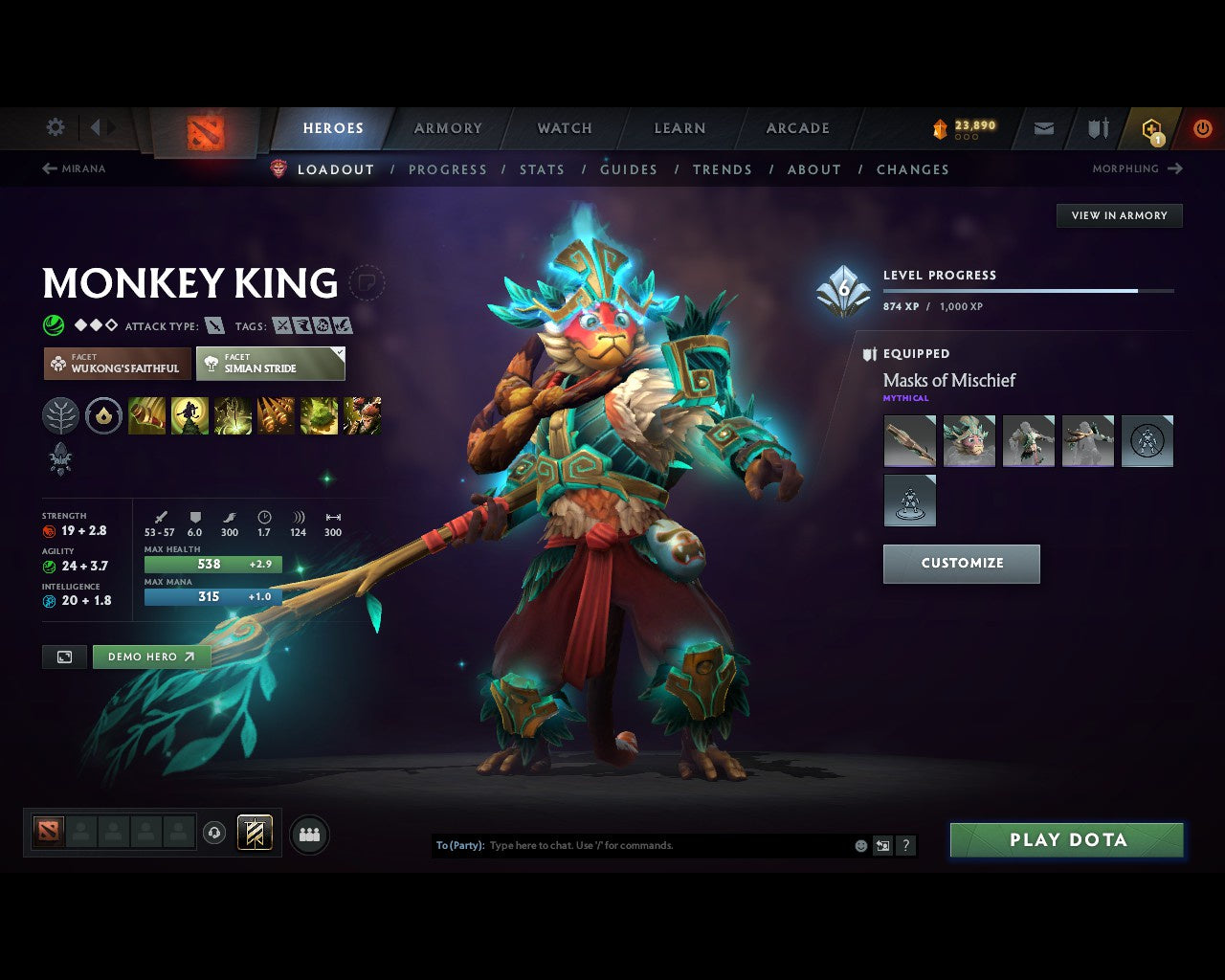Open the Armory menu item
Screen dimensions: 1225x980
[447, 127]
